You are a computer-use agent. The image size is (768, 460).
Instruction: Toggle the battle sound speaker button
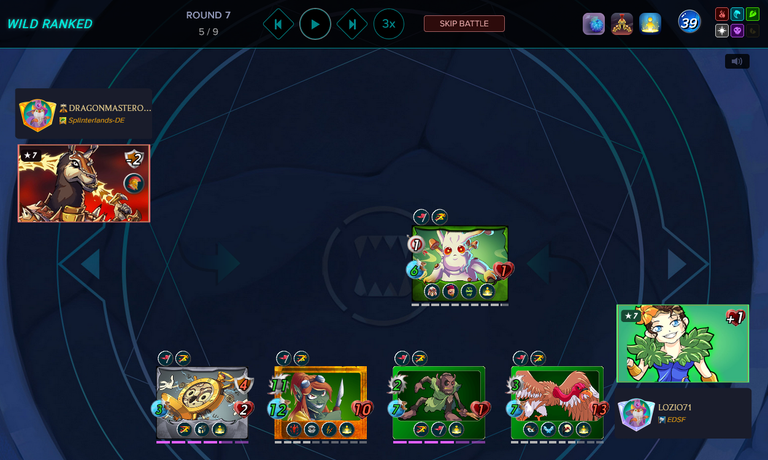[x=737, y=61]
